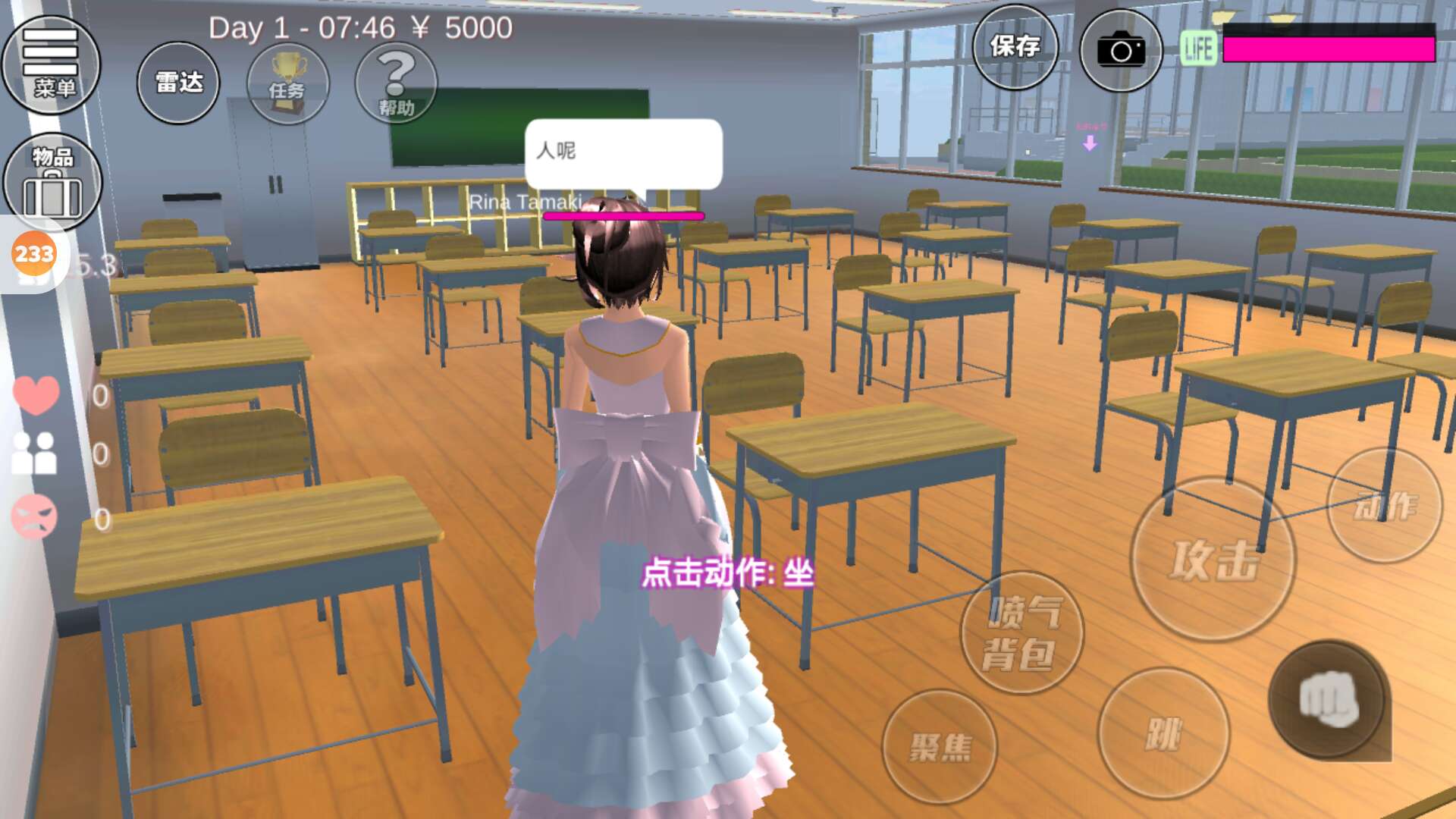
Task: Show the 帮助 help screen
Action: [396, 82]
